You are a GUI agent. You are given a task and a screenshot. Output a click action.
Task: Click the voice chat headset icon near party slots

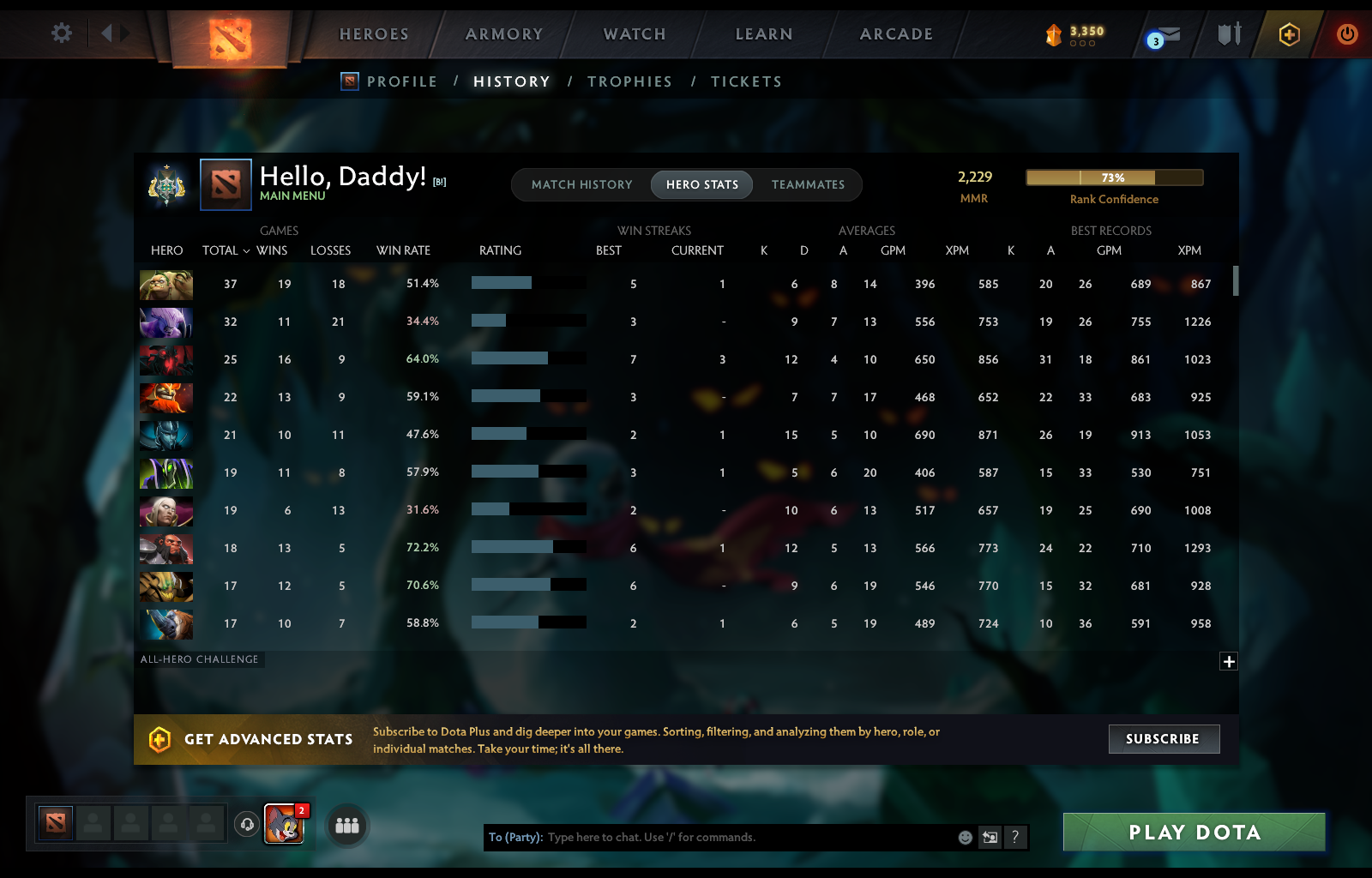point(248,826)
